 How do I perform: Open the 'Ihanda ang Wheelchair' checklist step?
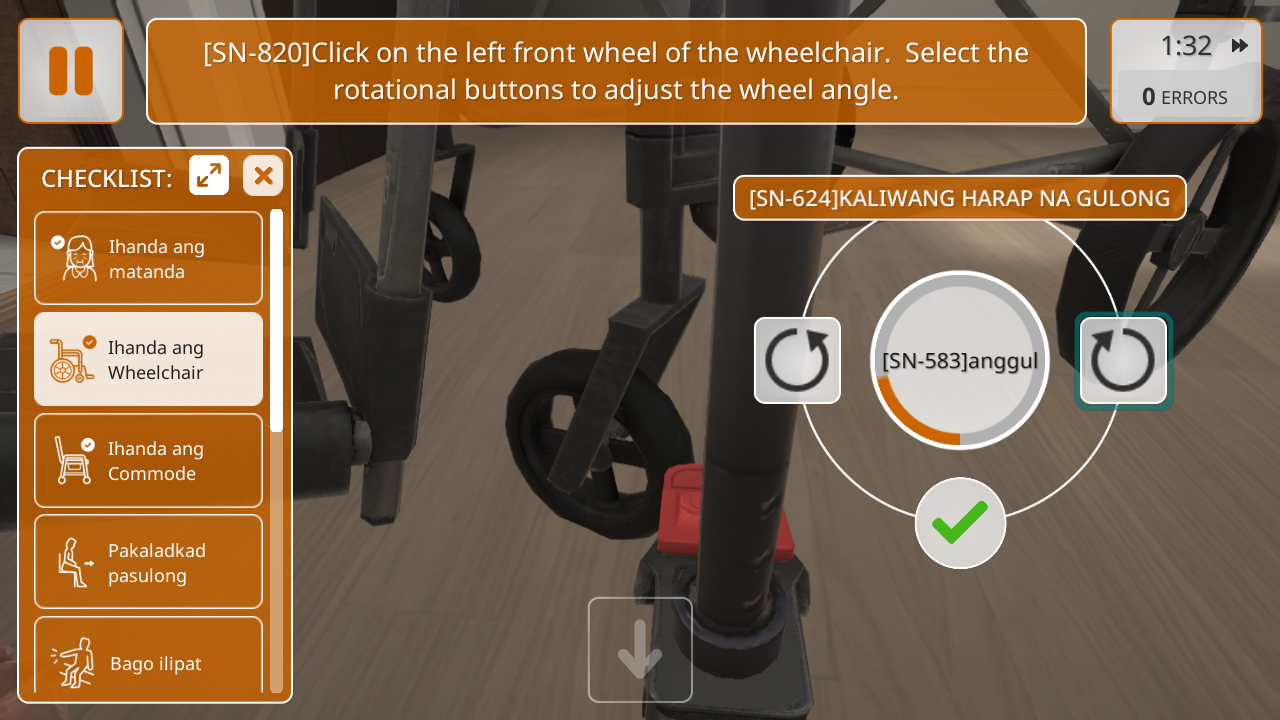click(x=149, y=359)
